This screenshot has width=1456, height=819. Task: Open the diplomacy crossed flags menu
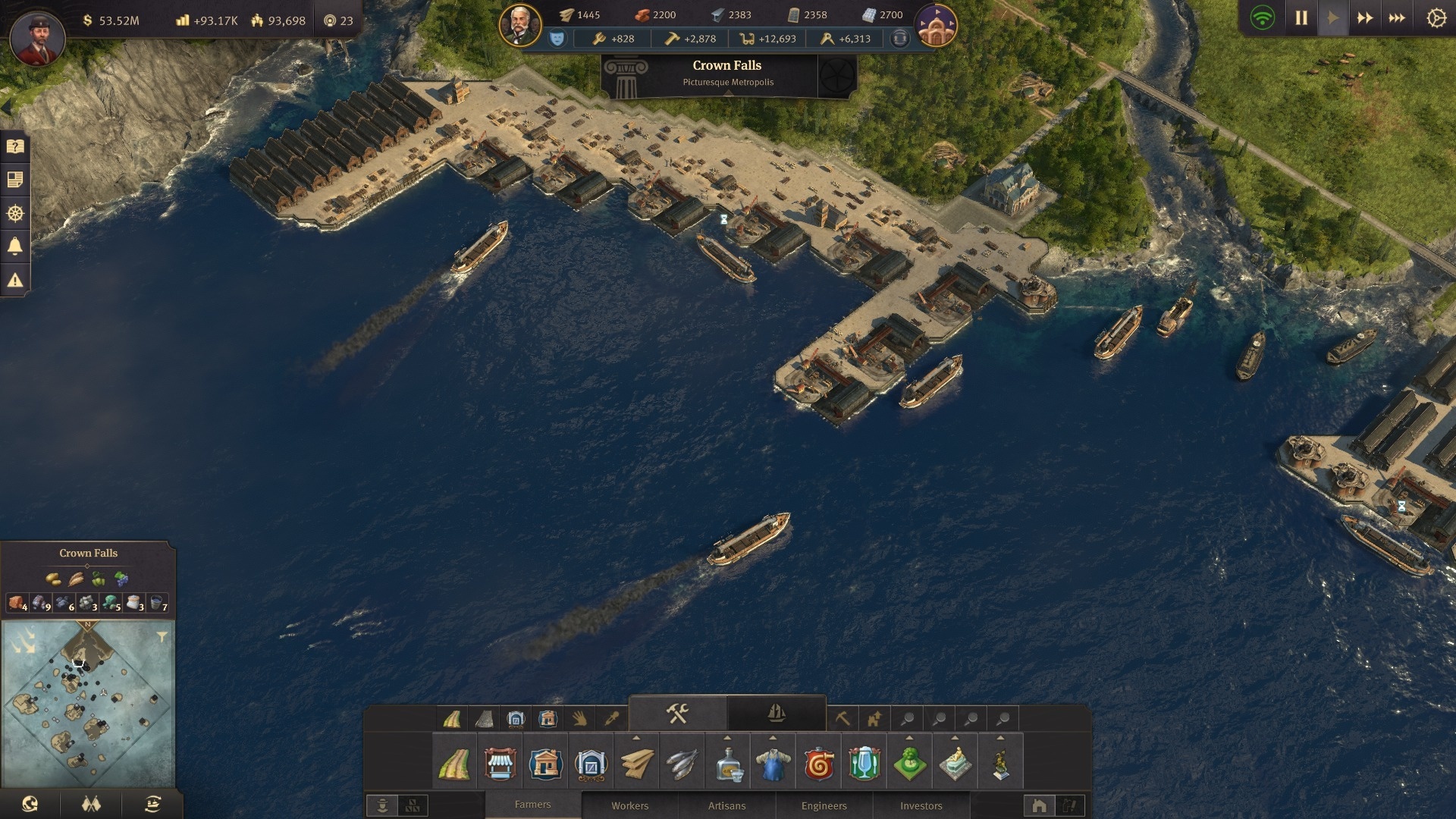pos(91,804)
